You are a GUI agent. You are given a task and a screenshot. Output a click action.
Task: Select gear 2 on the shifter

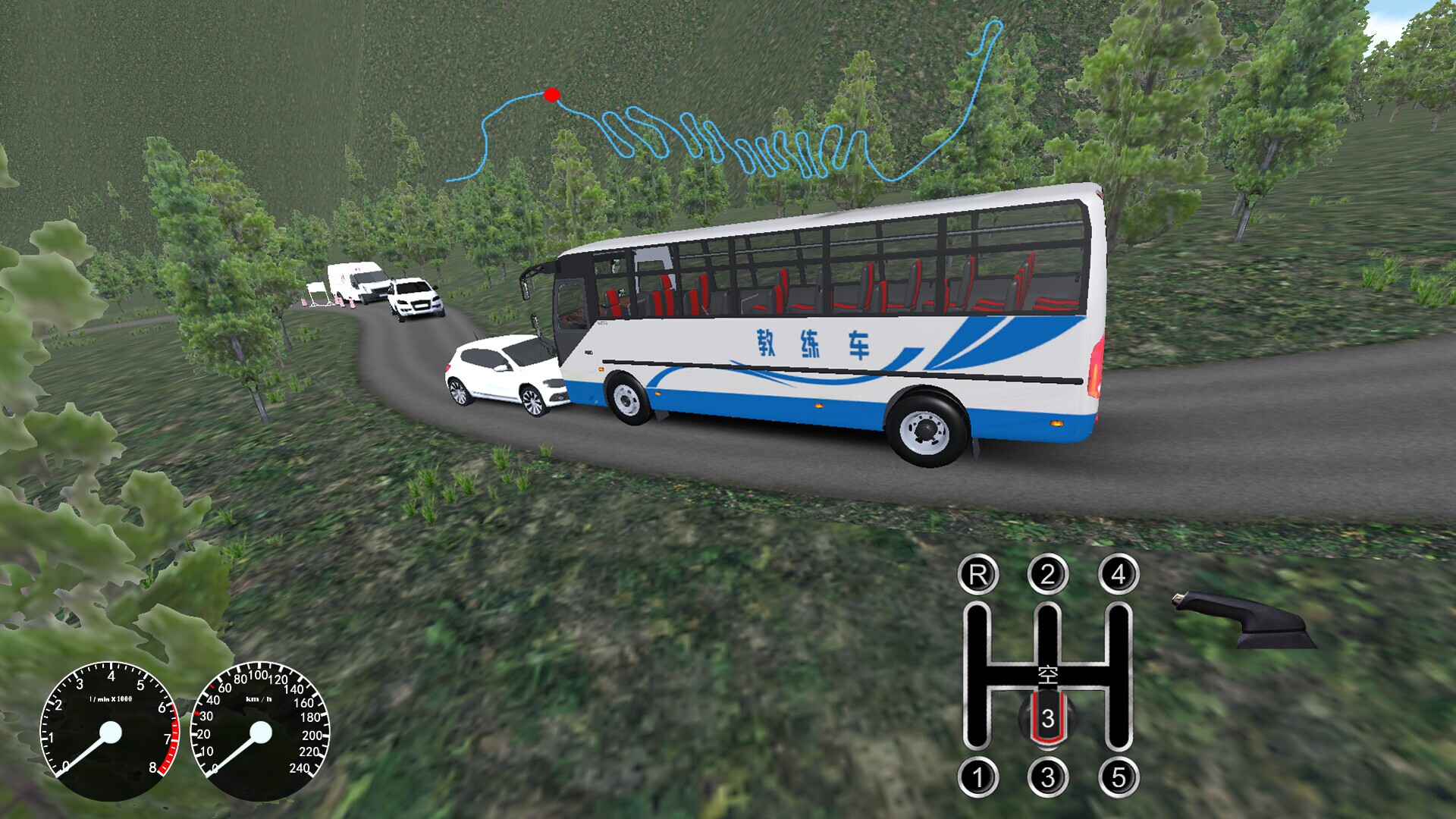coord(1047,575)
